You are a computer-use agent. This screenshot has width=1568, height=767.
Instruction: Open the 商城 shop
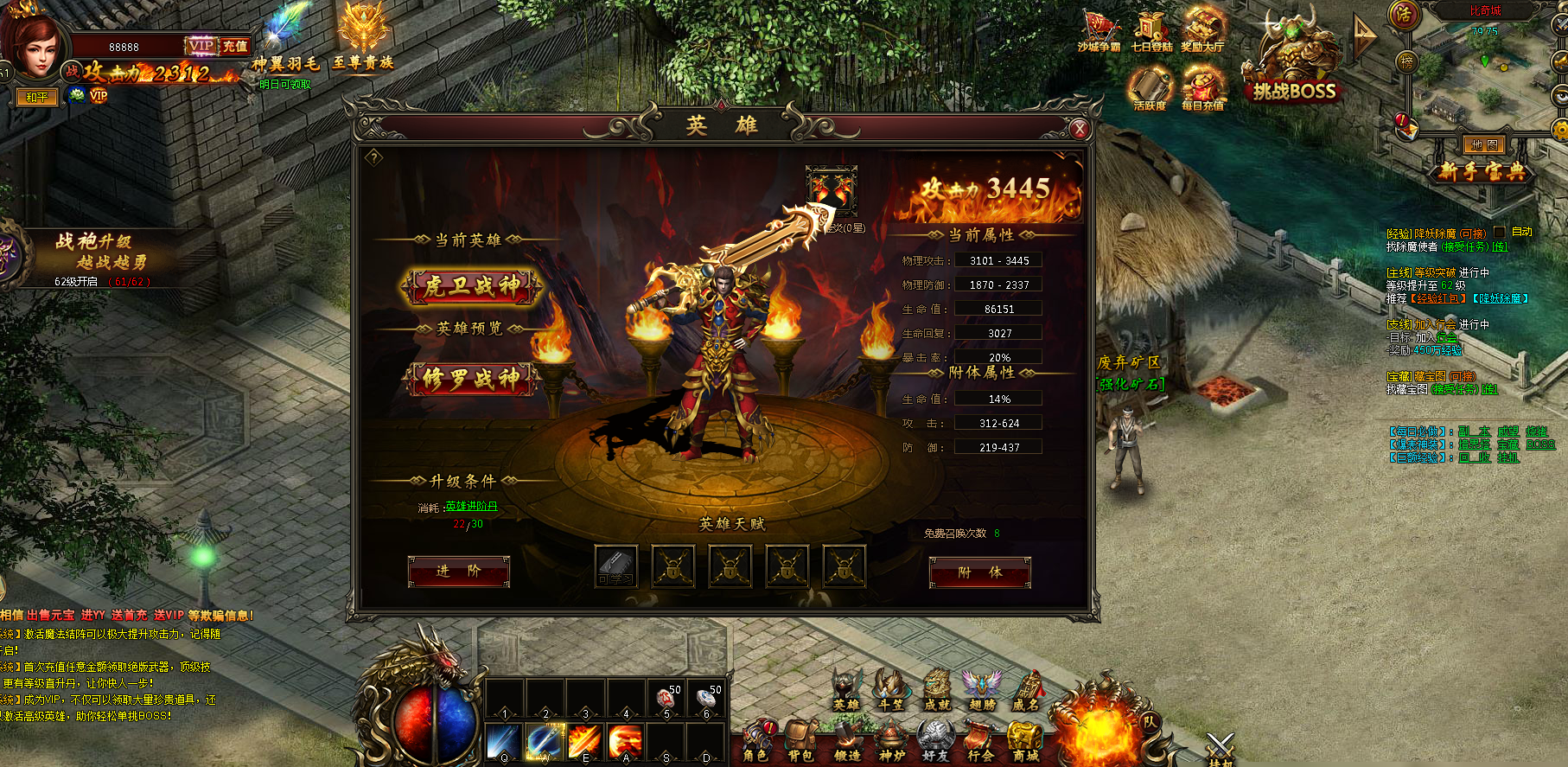[x=1025, y=742]
